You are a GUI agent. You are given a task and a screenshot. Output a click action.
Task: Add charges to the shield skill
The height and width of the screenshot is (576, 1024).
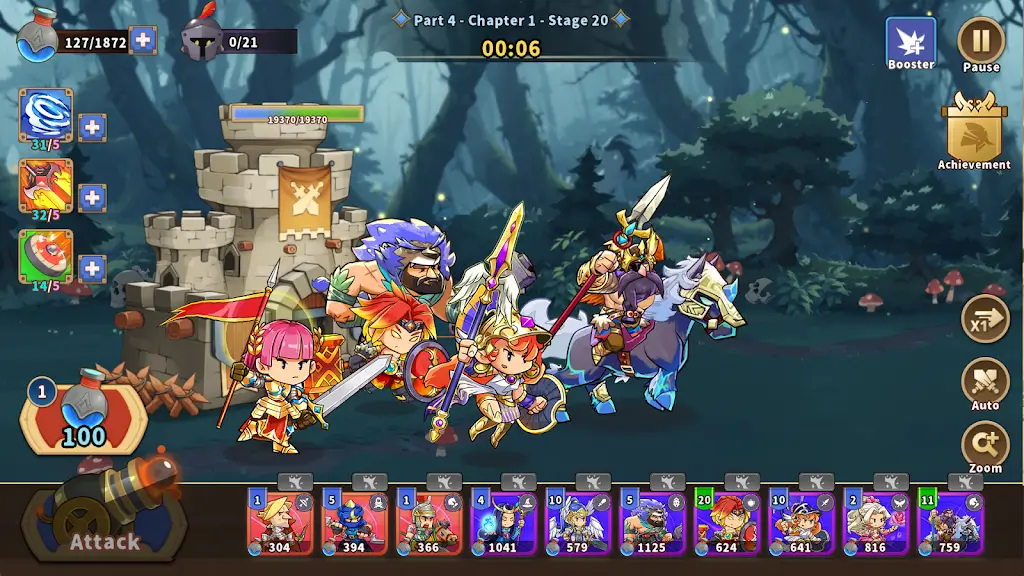click(x=92, y=268)
